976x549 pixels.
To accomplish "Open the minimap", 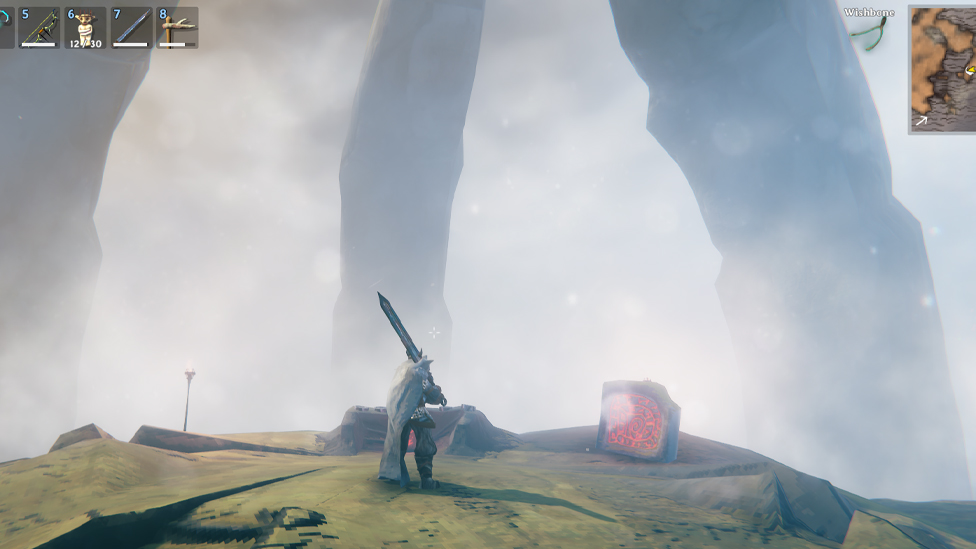I will point(941,70).
